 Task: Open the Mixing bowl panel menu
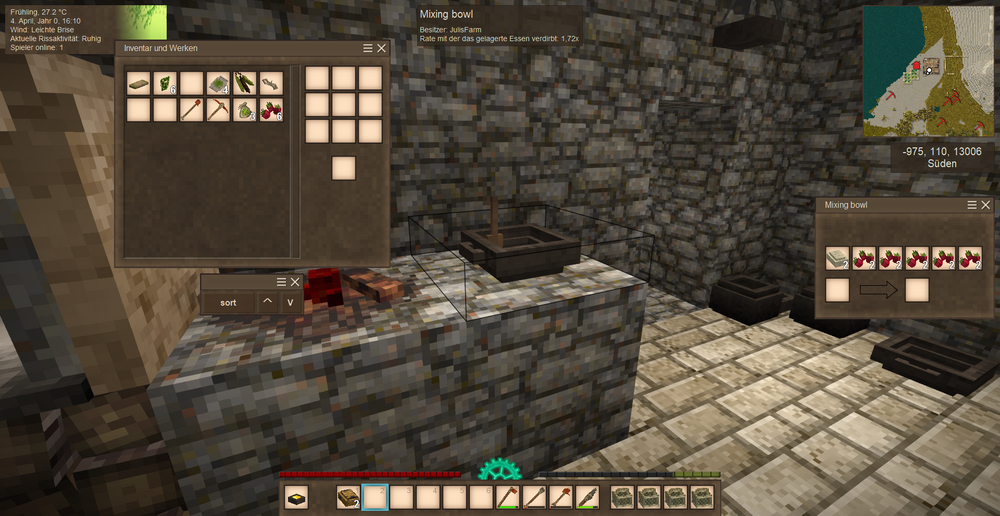point(972,205)
